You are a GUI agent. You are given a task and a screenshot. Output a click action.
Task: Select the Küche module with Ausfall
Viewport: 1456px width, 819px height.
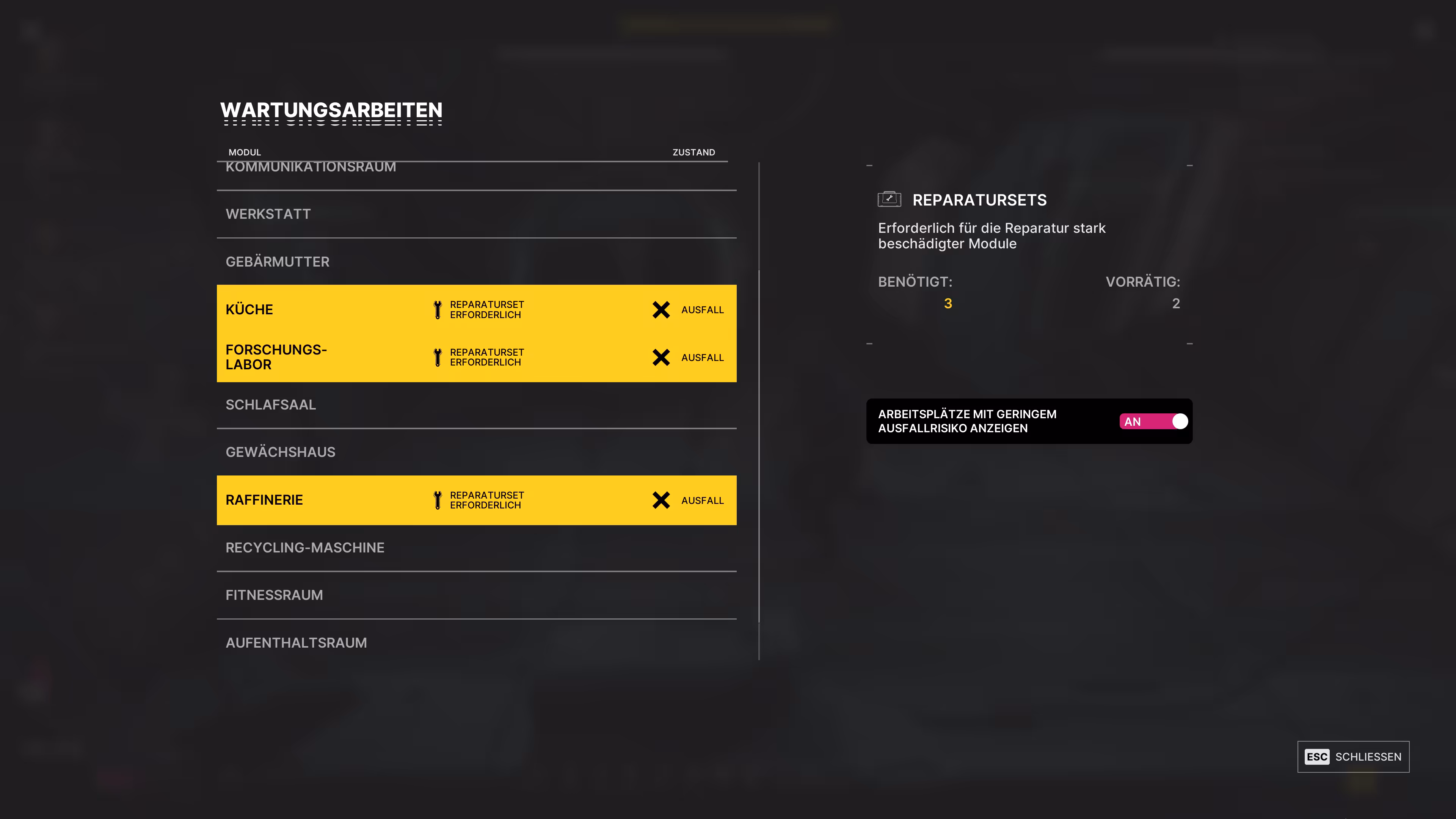[476, 309]
